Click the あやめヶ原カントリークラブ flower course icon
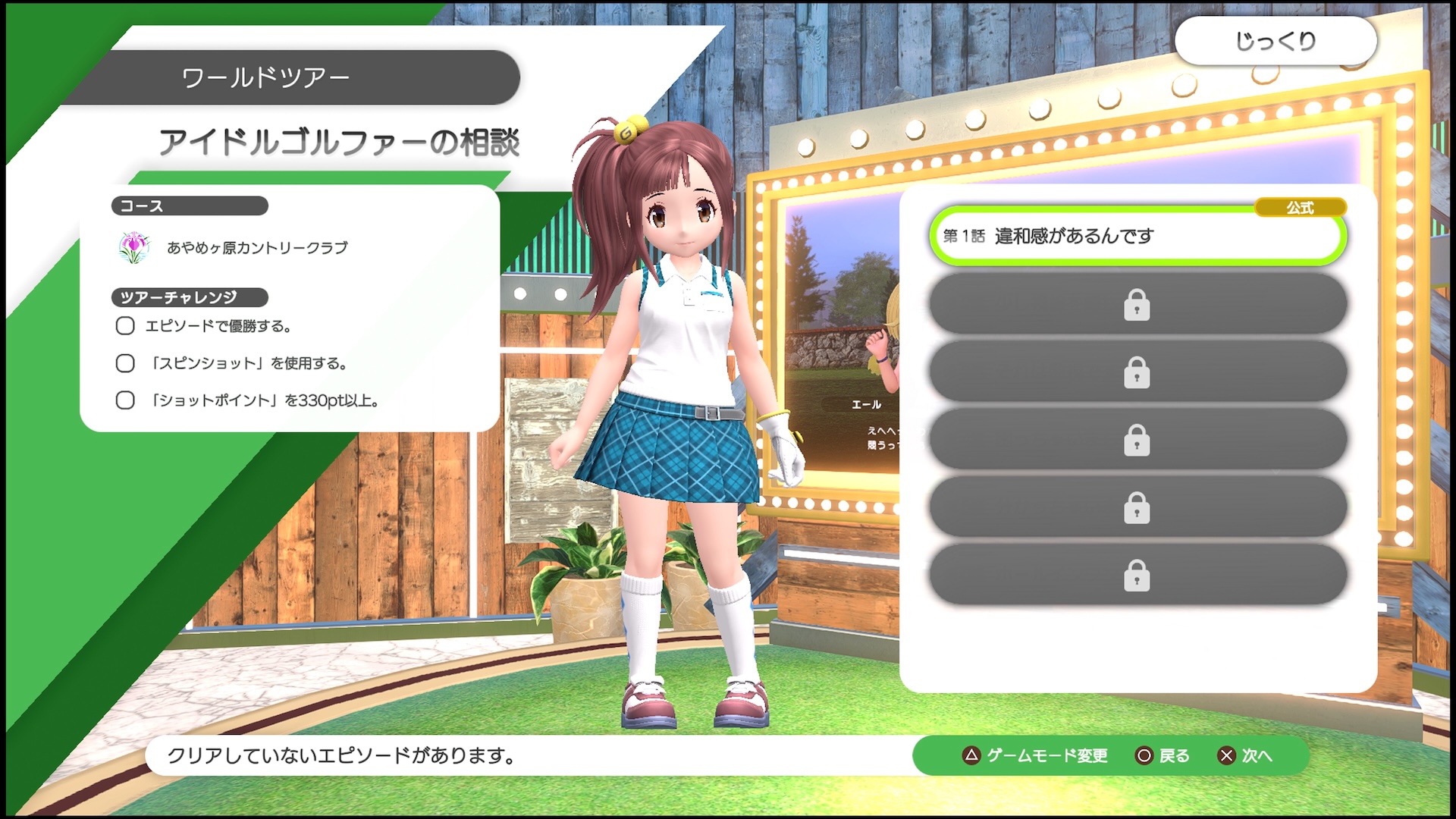 pos(135,245)
